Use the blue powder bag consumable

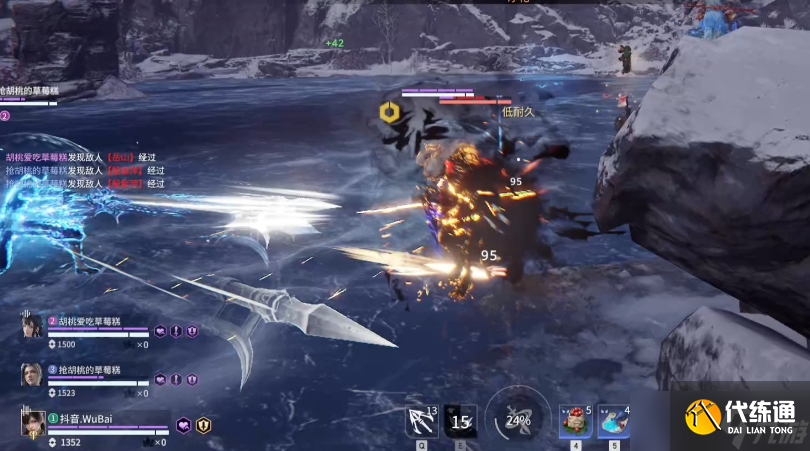coord(613,421)
